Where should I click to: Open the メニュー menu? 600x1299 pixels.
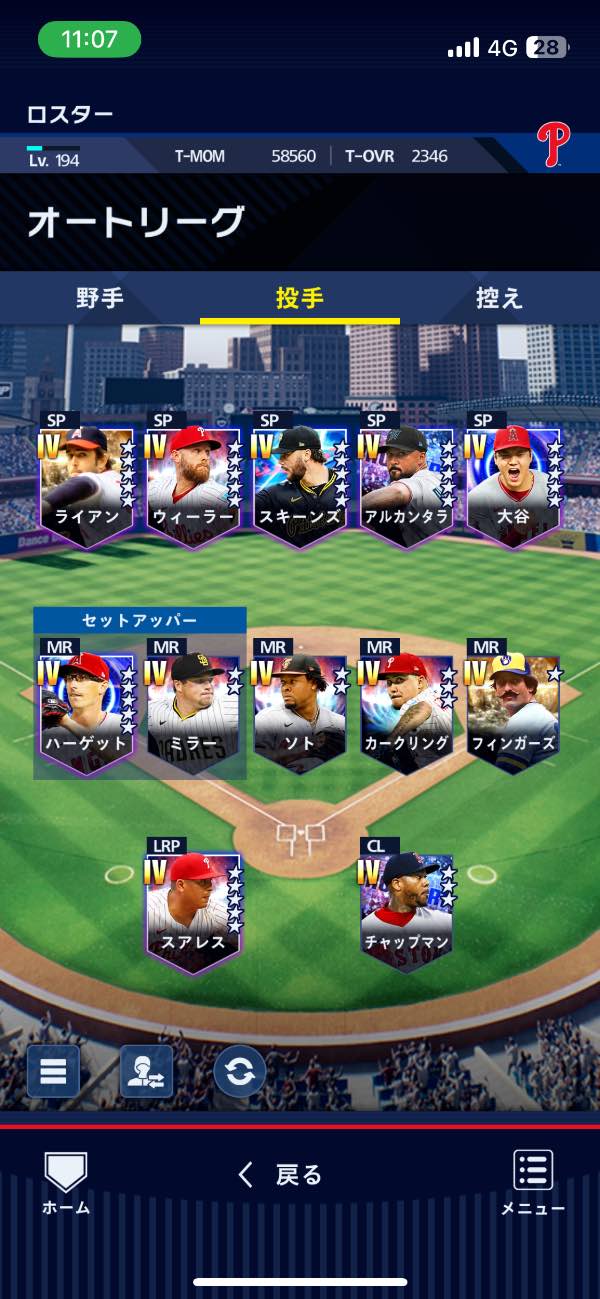[533, 1182]
